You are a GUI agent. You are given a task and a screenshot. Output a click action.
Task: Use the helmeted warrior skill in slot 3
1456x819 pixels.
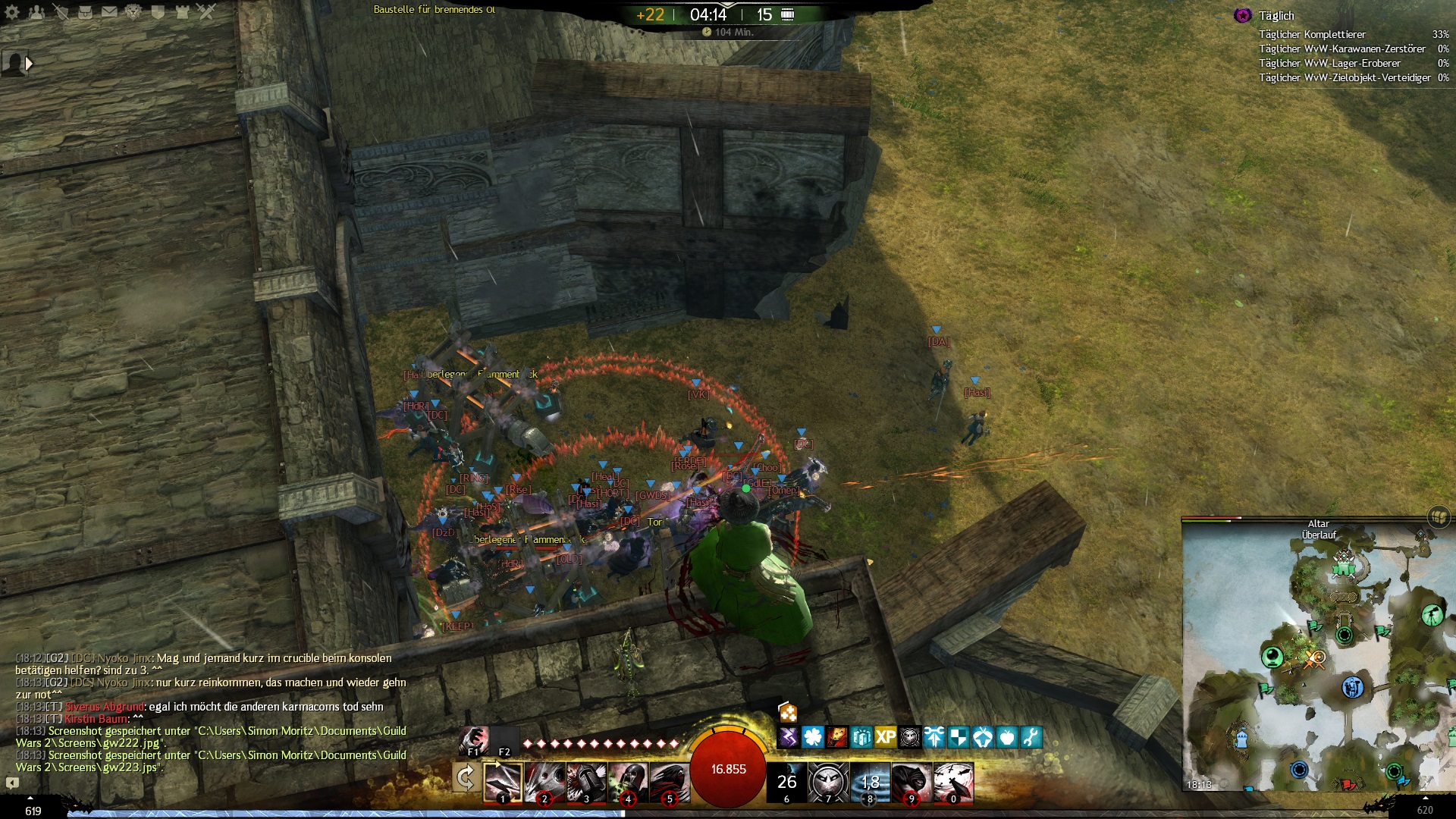[586, 782]
